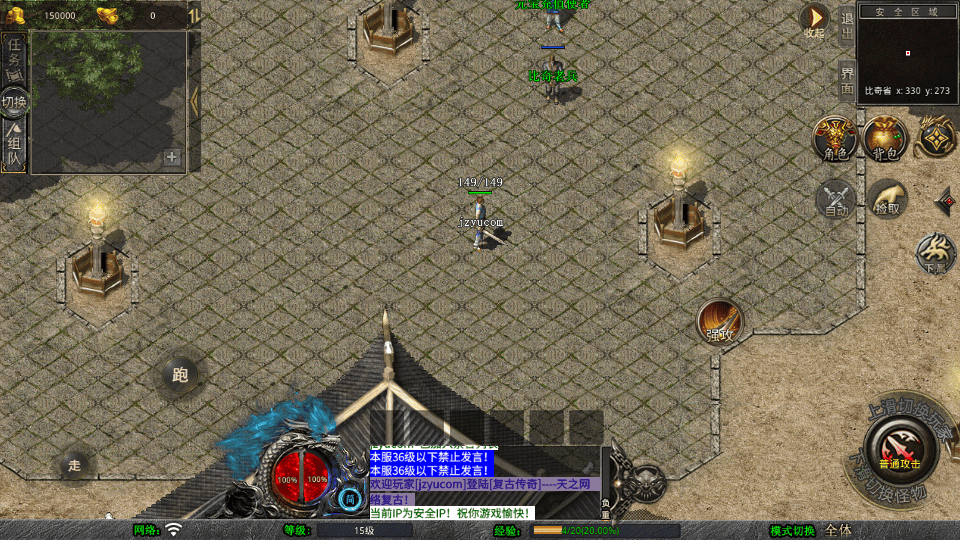This screenshot has width=960, height=540.
Task: Open the 组队 team tab
Action: (14, 144)
